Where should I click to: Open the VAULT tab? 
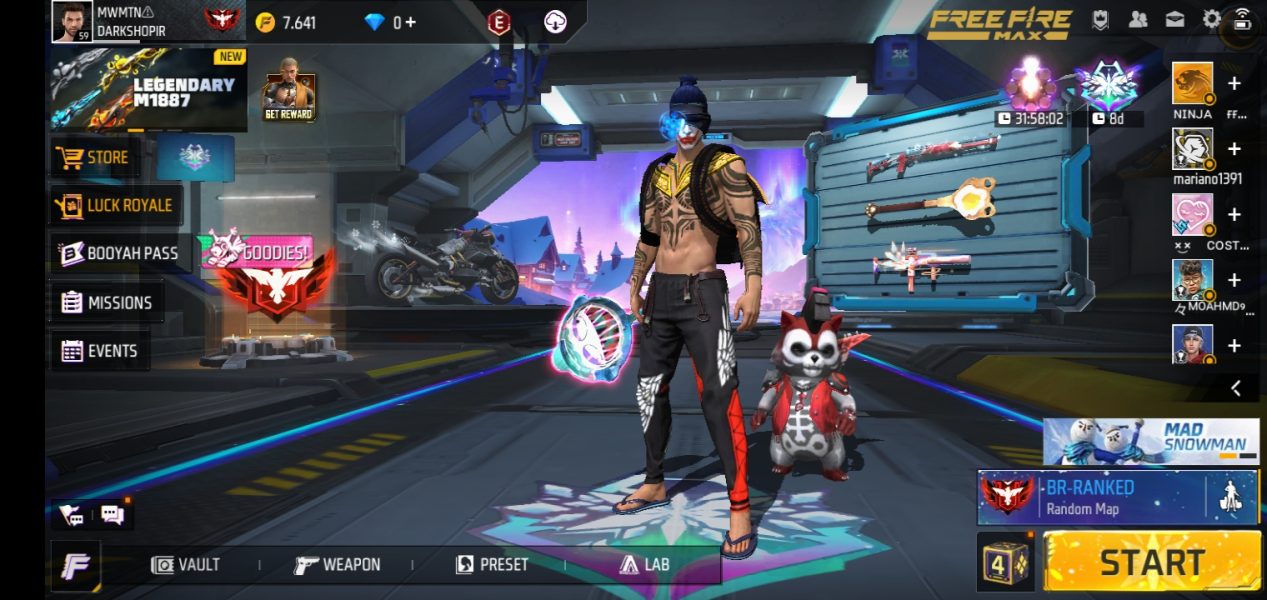tap(185, 565)
